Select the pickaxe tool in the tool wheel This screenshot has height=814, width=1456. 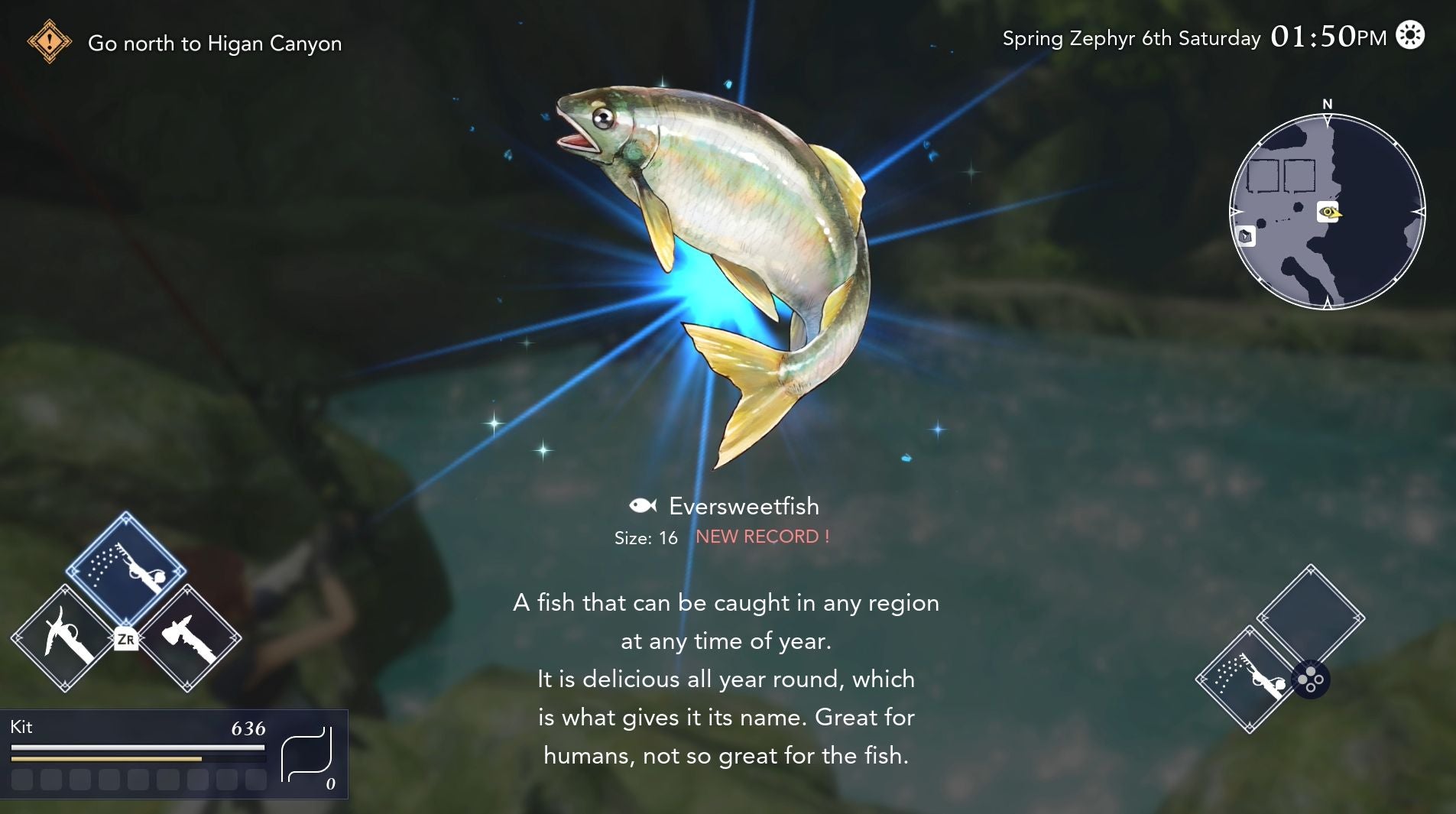pos(65,637)
